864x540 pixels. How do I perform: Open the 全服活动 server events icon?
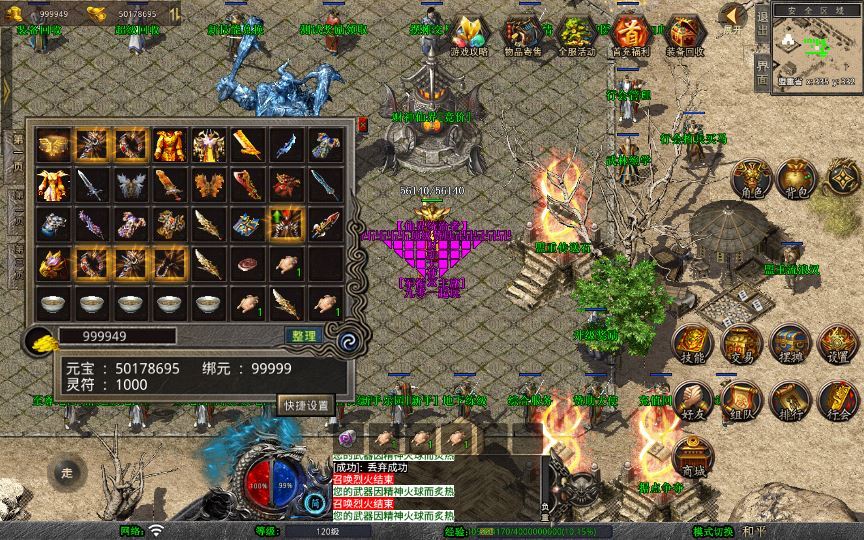point(575,36)
